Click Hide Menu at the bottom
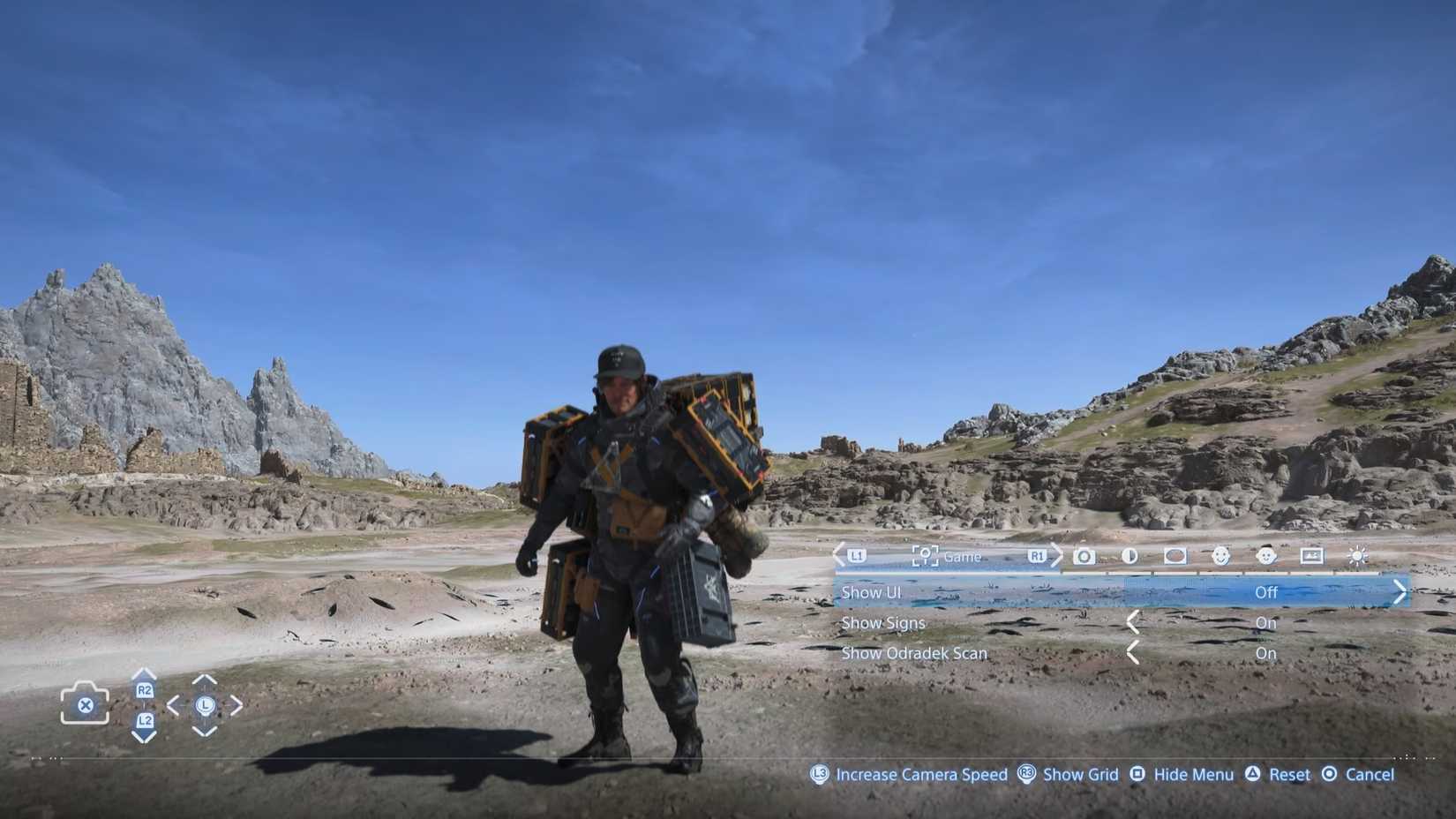Screen dimensions: 1456x819 1194,774
